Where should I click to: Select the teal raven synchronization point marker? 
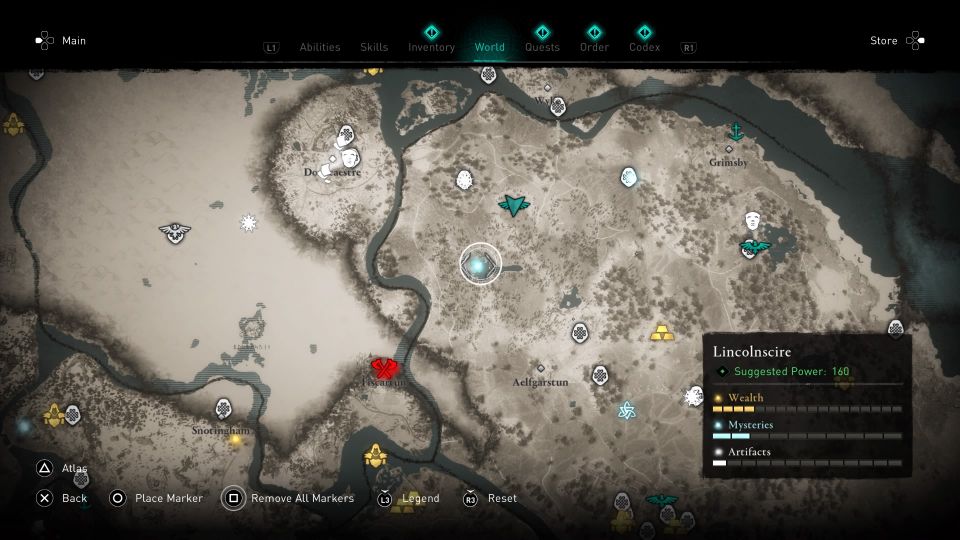point(514,206)
